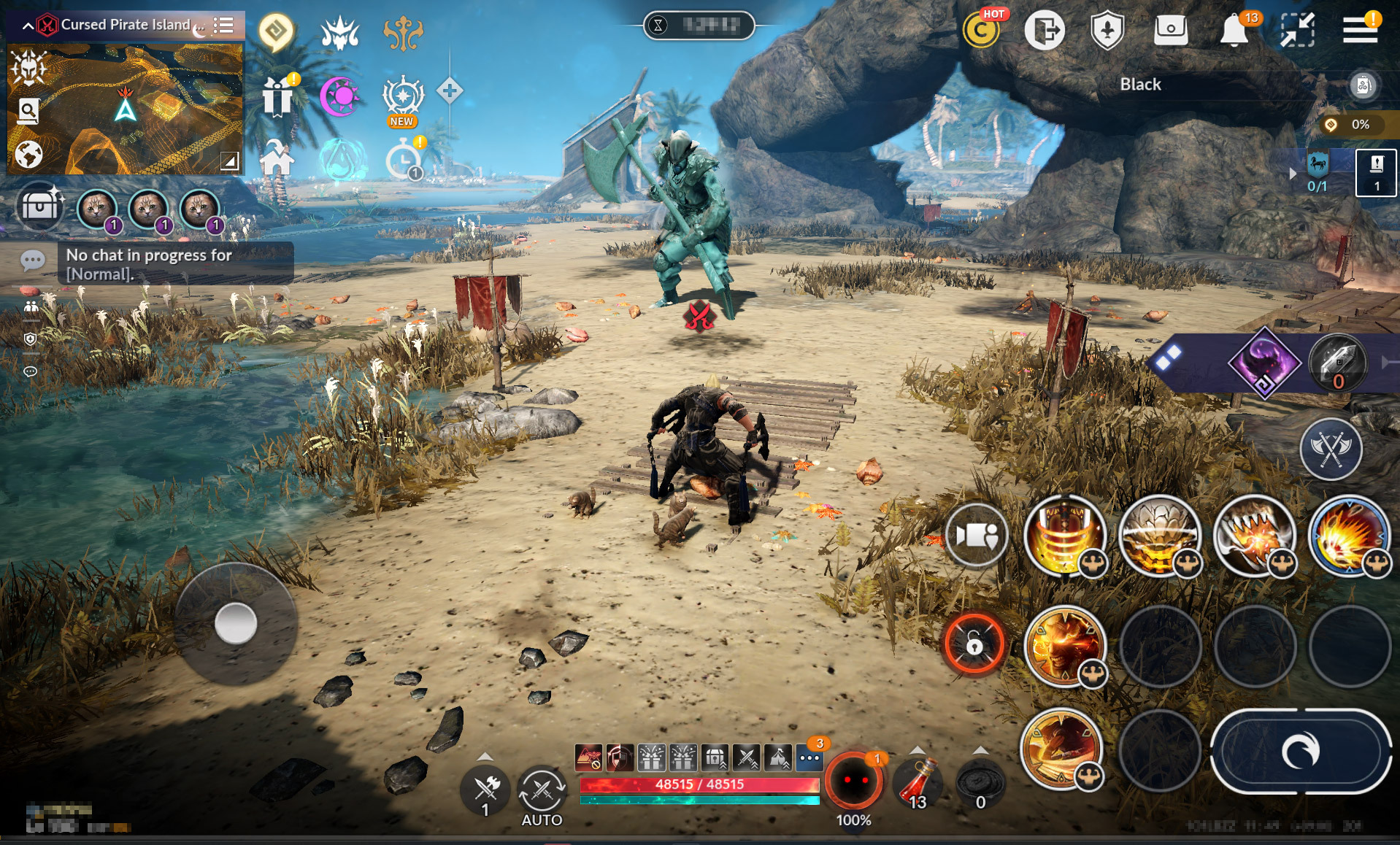Open the hamburger main menu
Screen dimensions: 1400x845
pyautogui.click(x=1359, y=30)
